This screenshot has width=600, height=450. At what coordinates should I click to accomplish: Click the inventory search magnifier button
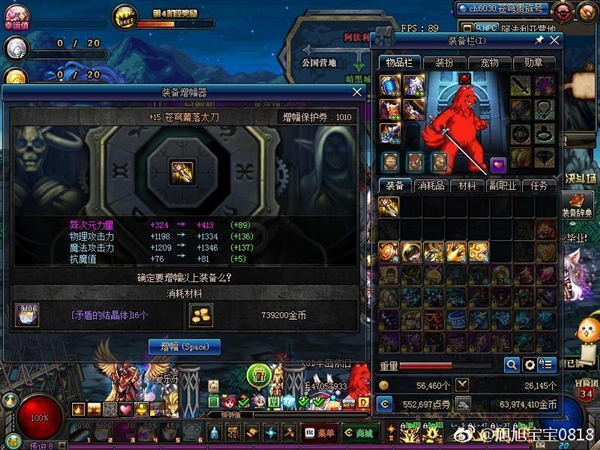coord(512,365)
